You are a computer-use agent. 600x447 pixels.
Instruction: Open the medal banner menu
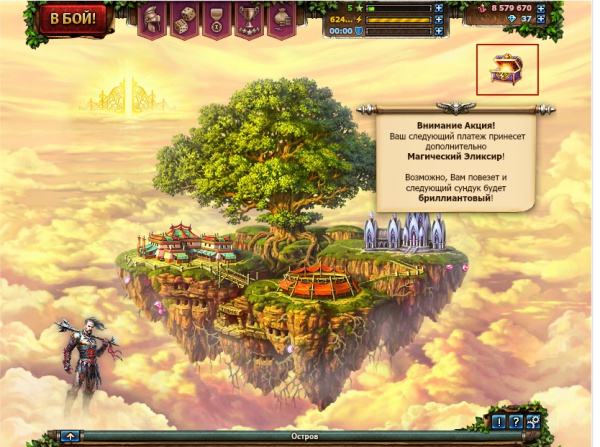click(x=217, y=17)
